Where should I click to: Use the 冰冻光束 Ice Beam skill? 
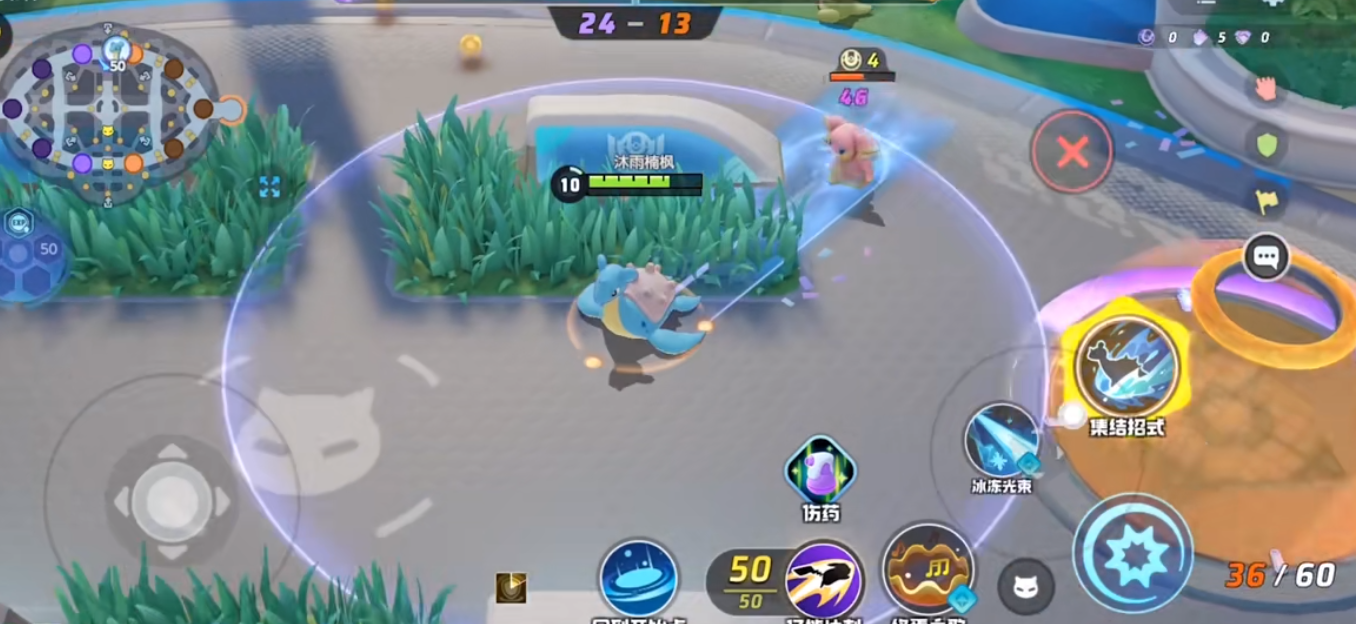tap(1001, 440)
